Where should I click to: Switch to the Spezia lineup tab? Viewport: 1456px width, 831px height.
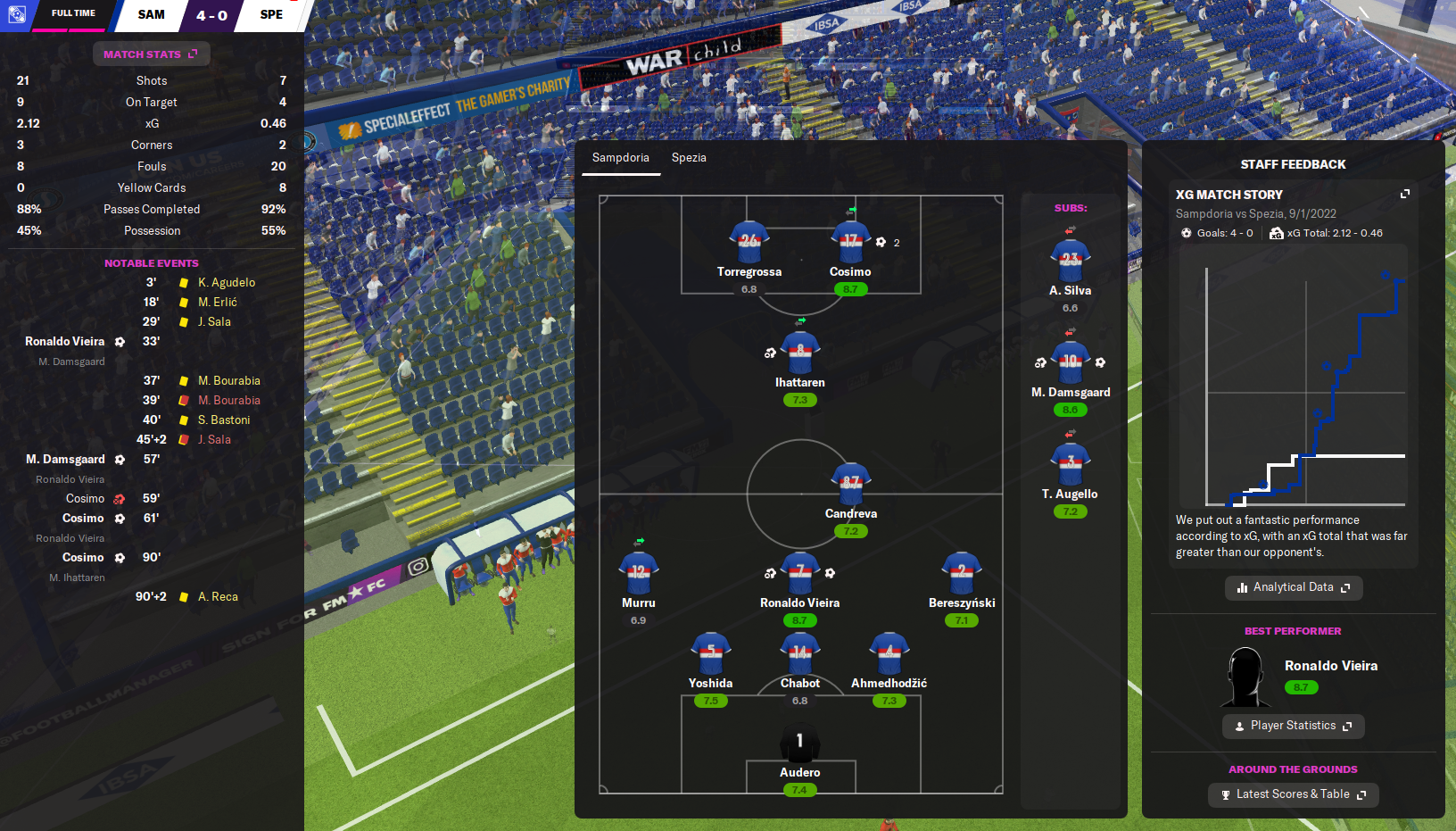[x=689, y=158]
